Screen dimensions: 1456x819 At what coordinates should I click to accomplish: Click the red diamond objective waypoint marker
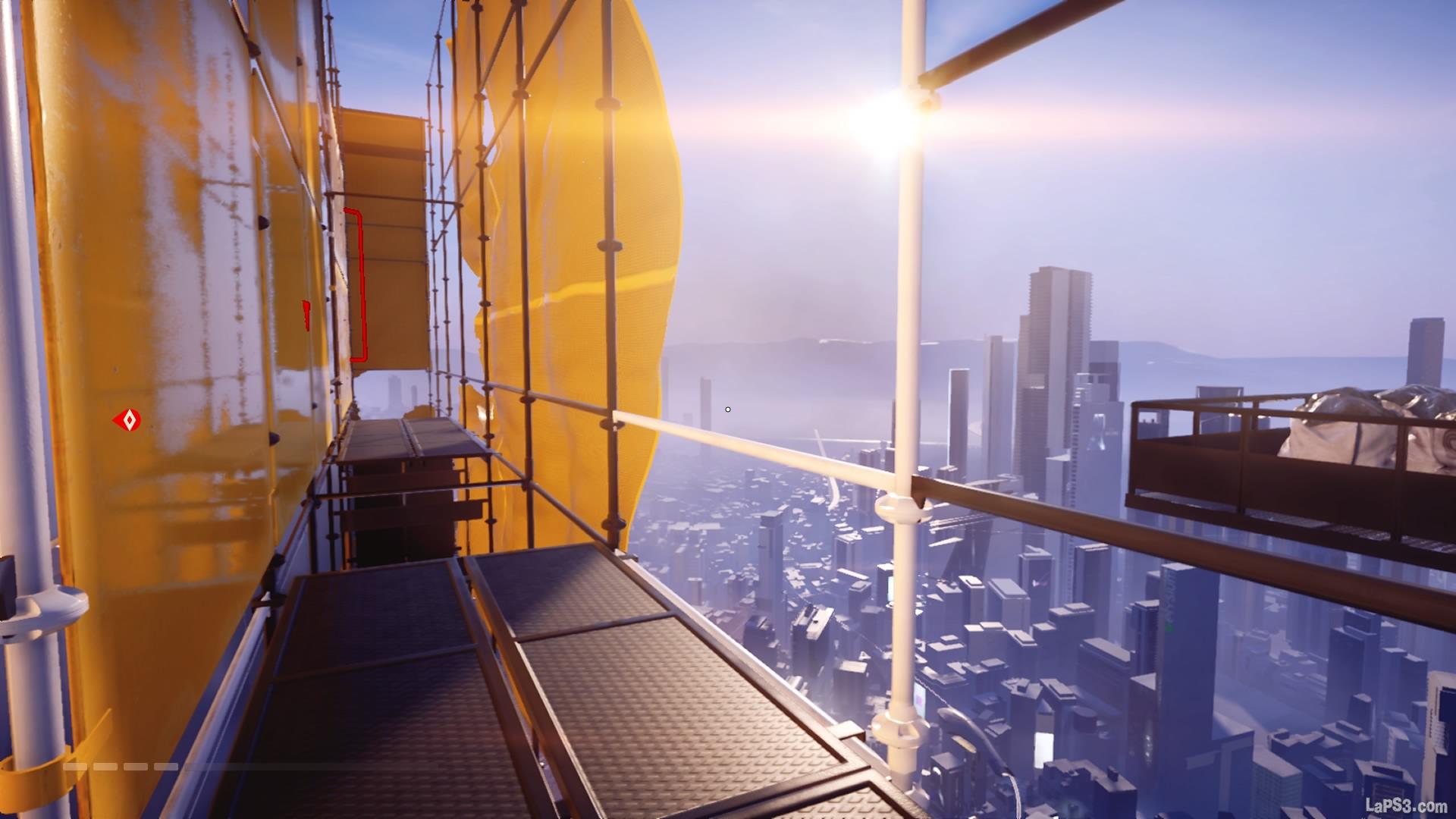(127, 420)
